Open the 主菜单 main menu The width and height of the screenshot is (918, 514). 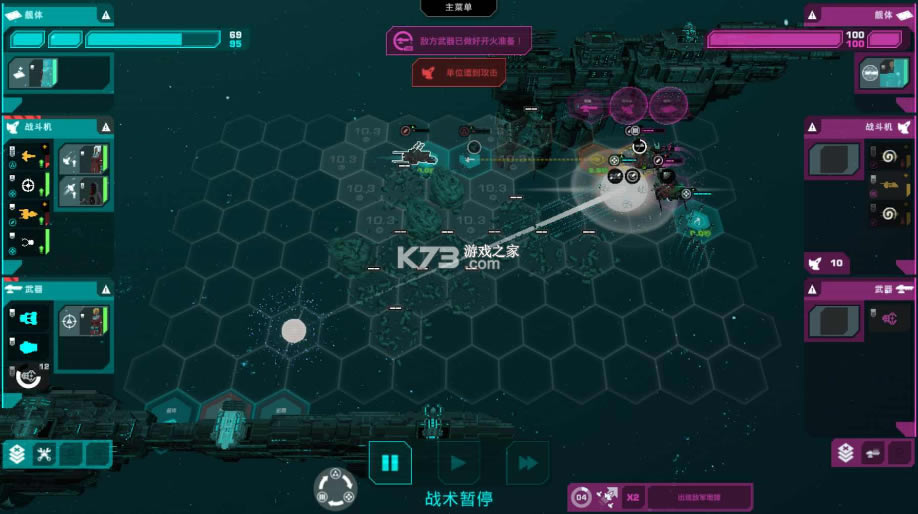coord(458,8)
